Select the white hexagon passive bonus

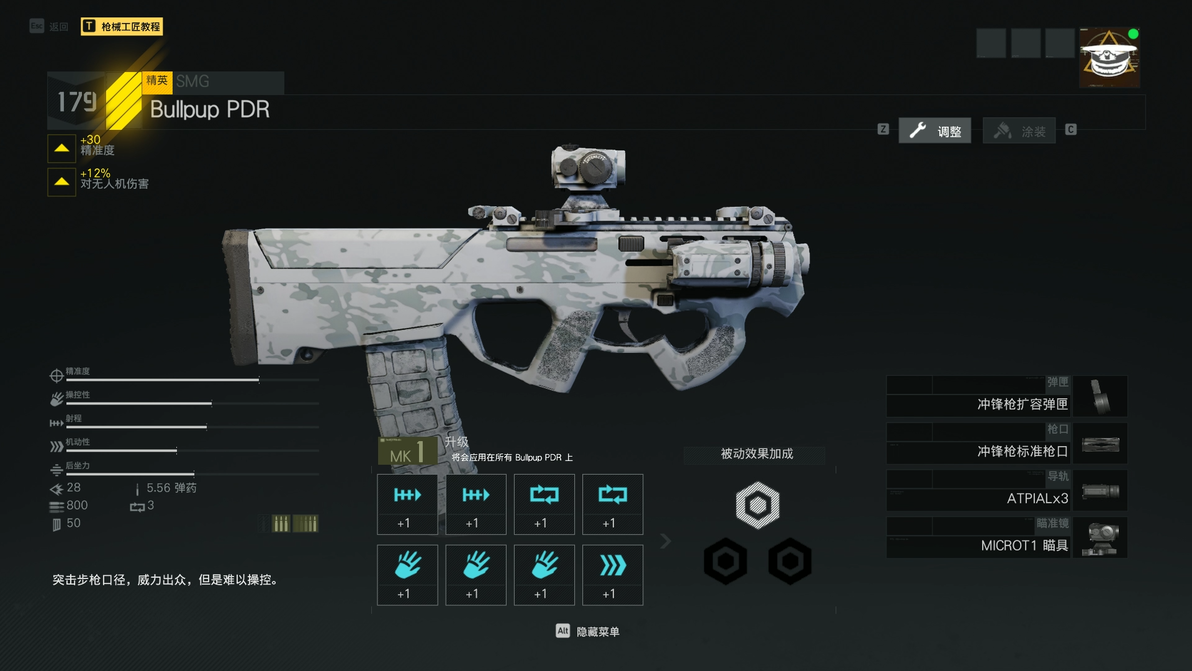[757, 506]
